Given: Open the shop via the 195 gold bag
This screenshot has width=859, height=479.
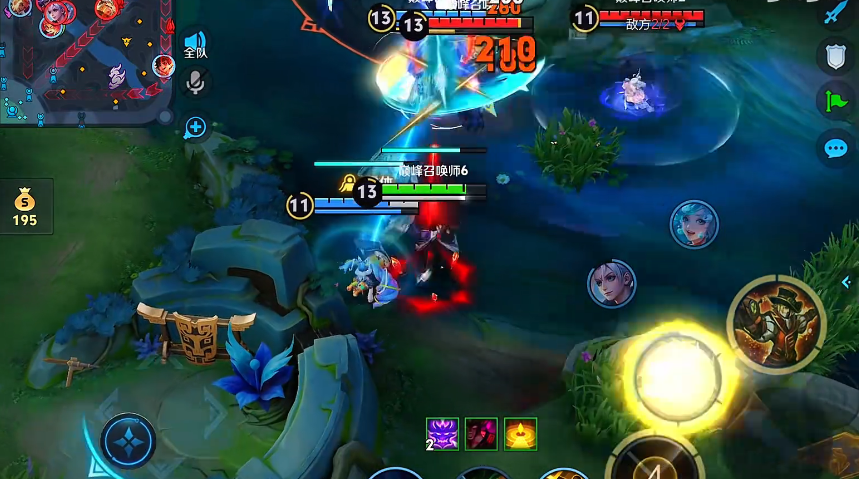Looking at the screenshot, I should (x=25, y=204).
